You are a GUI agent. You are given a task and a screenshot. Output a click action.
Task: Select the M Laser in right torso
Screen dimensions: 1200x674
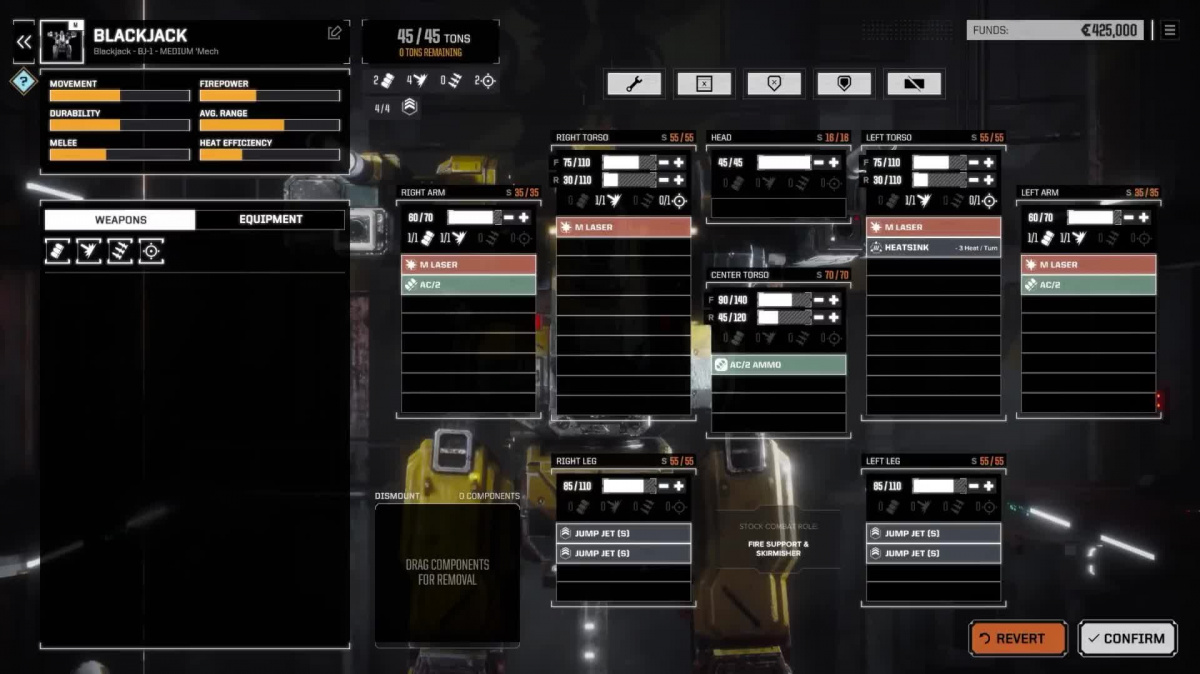[x=623, y=227]
